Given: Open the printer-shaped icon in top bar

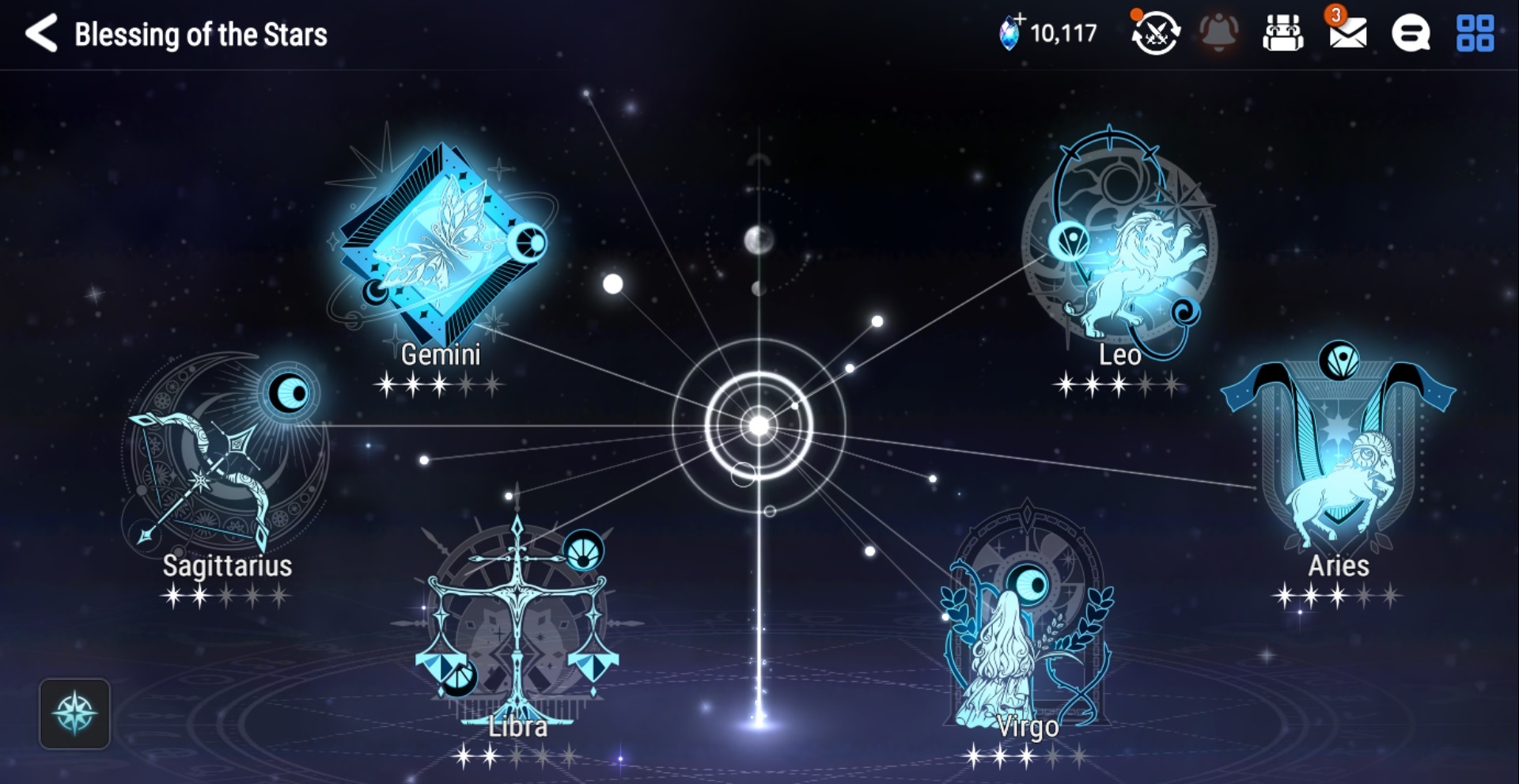Looking at the screenshot, I should pyautogui.click(x=1282, y=34).
